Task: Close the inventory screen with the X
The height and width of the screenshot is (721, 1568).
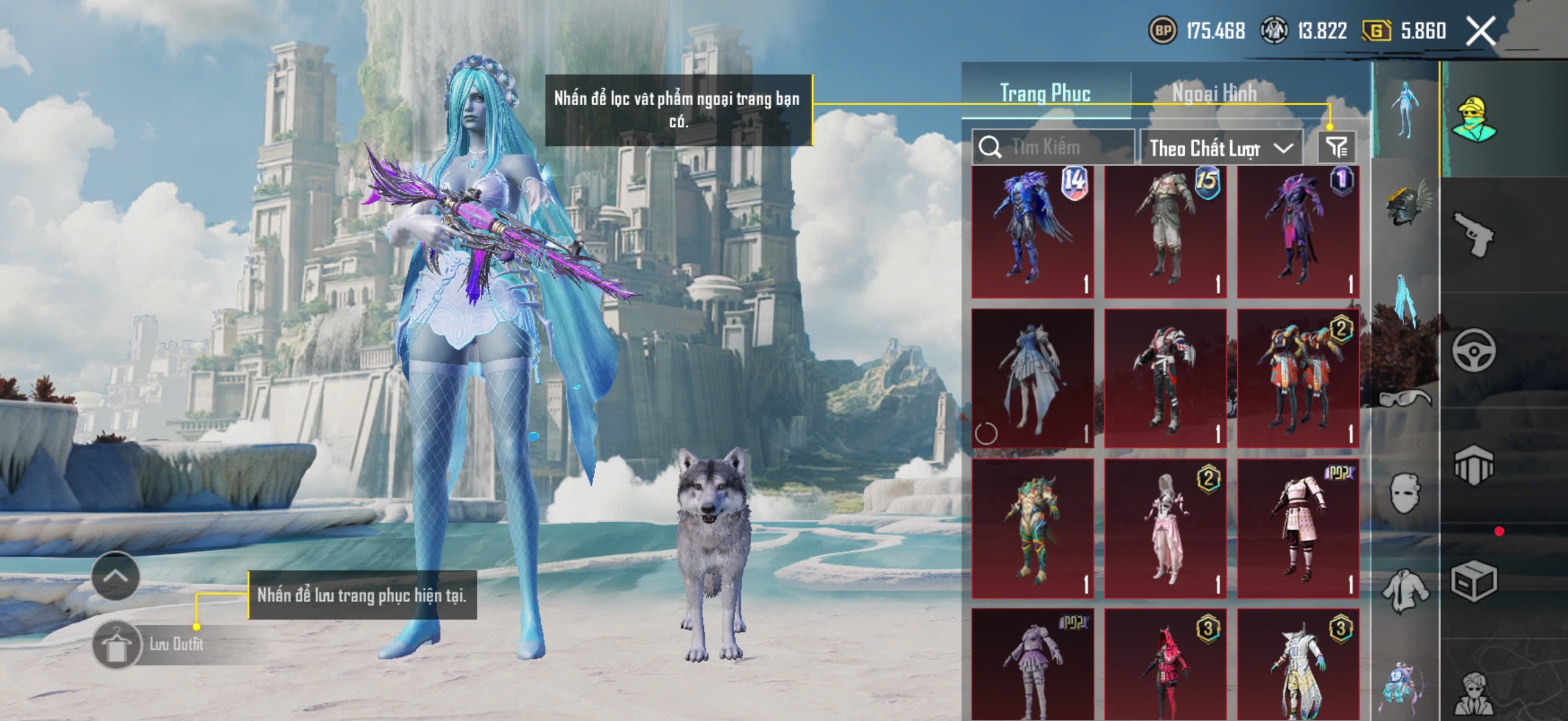Action: pyautogui.click(x=1480, y=30)
